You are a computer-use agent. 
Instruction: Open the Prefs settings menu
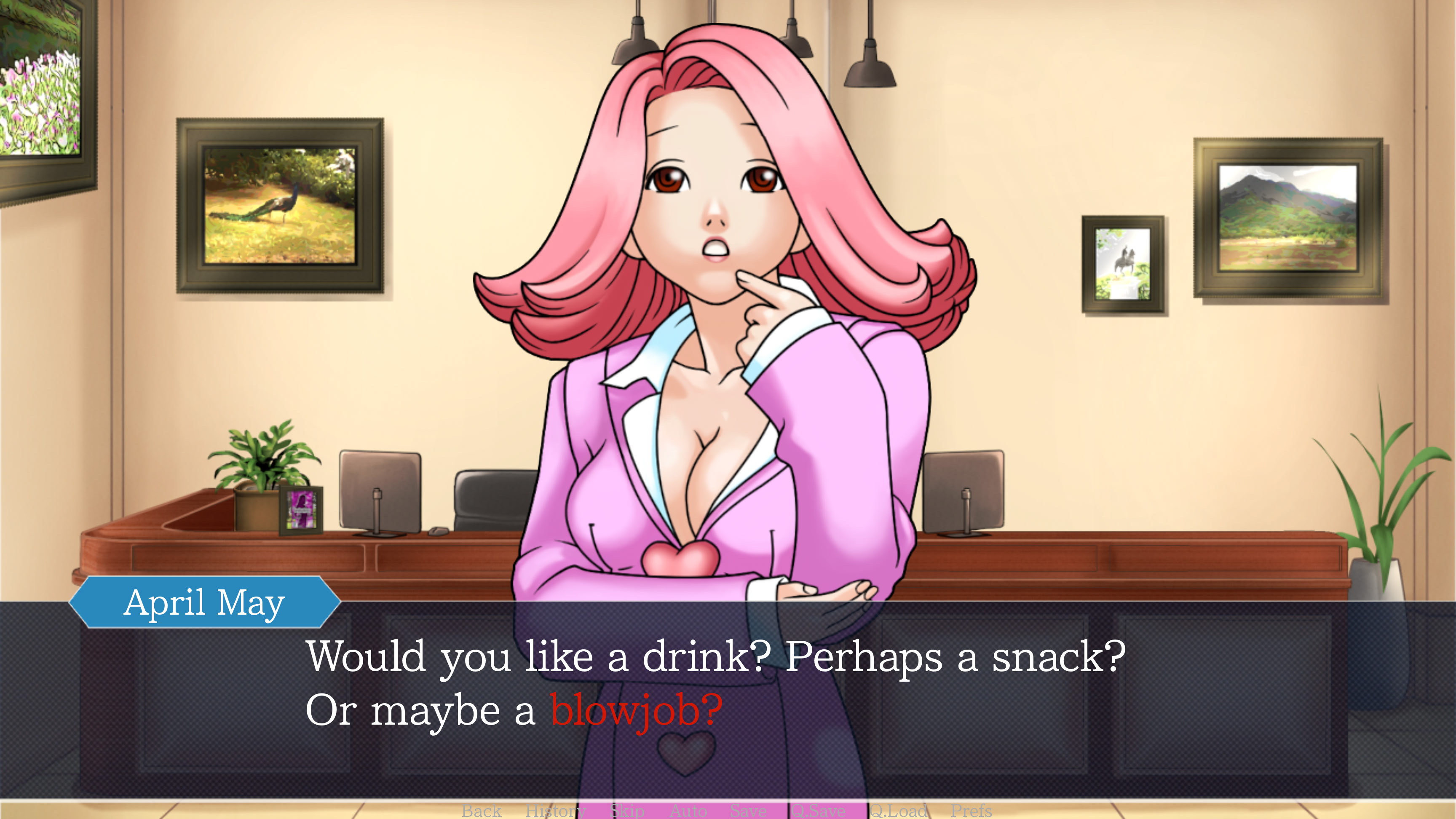click(972, 811)
